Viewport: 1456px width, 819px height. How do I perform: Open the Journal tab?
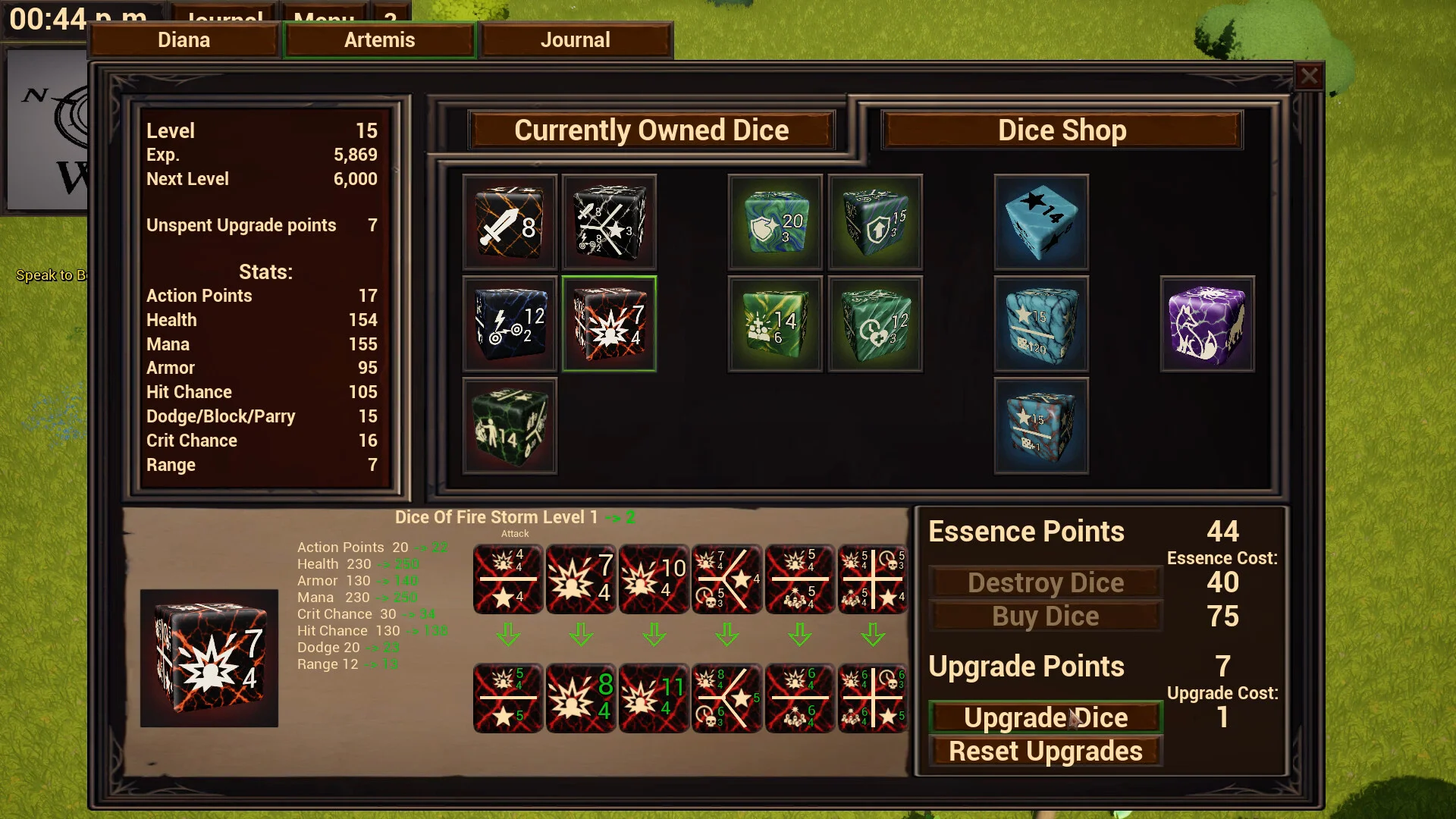coord(576,40)
